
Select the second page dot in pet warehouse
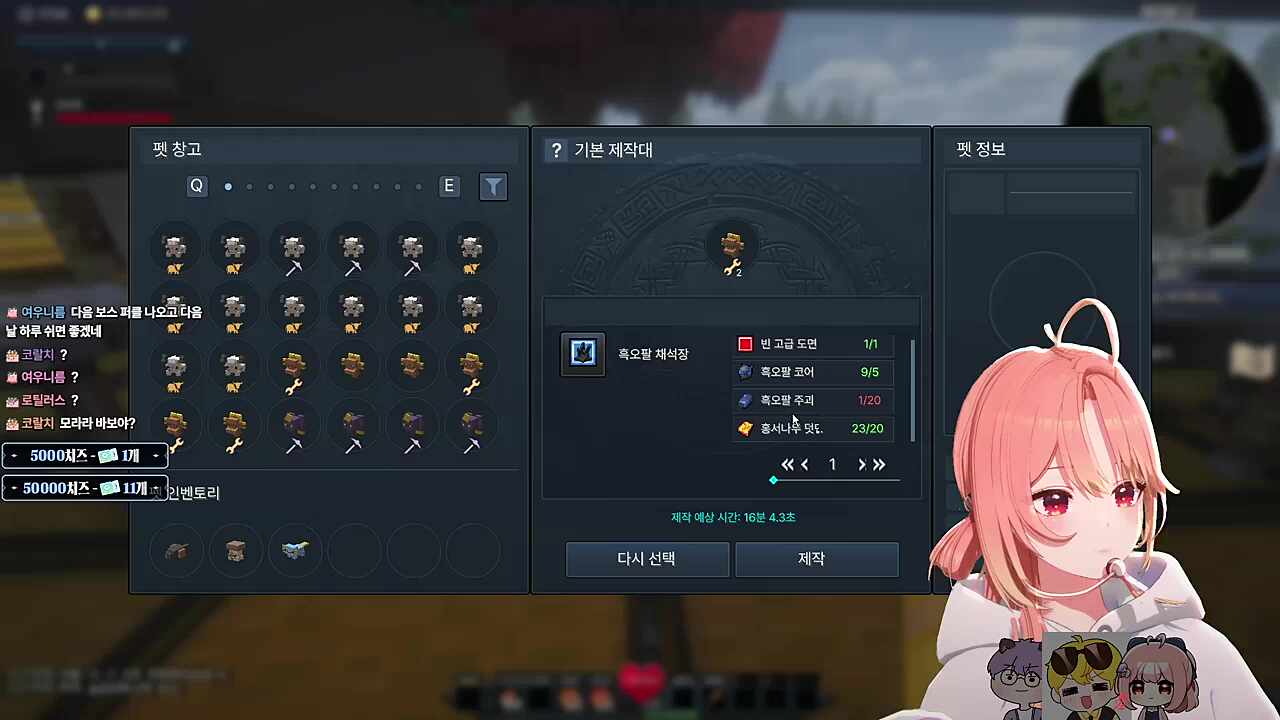coord(249,186)
